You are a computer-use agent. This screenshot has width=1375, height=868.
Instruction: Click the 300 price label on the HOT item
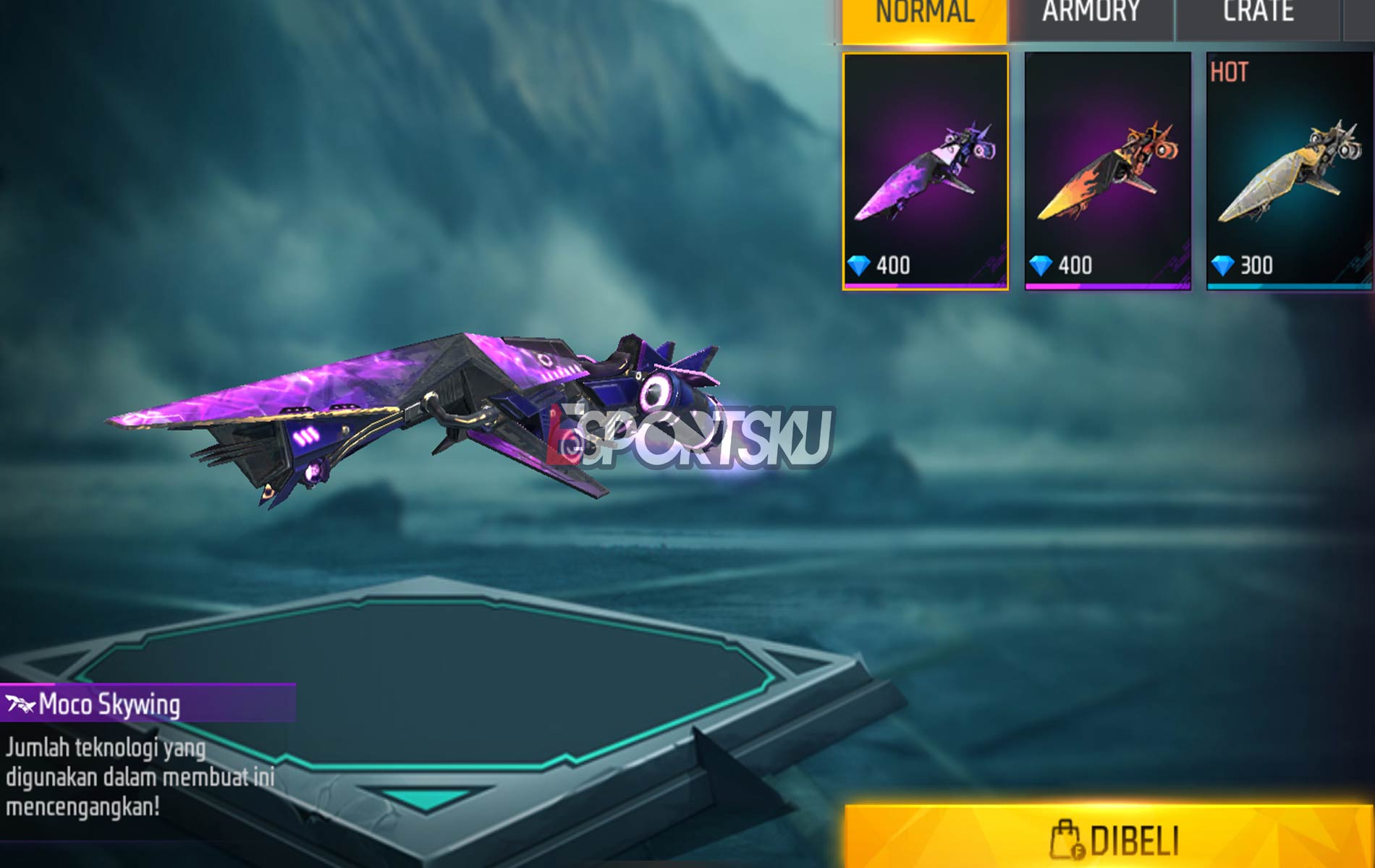1258,265
